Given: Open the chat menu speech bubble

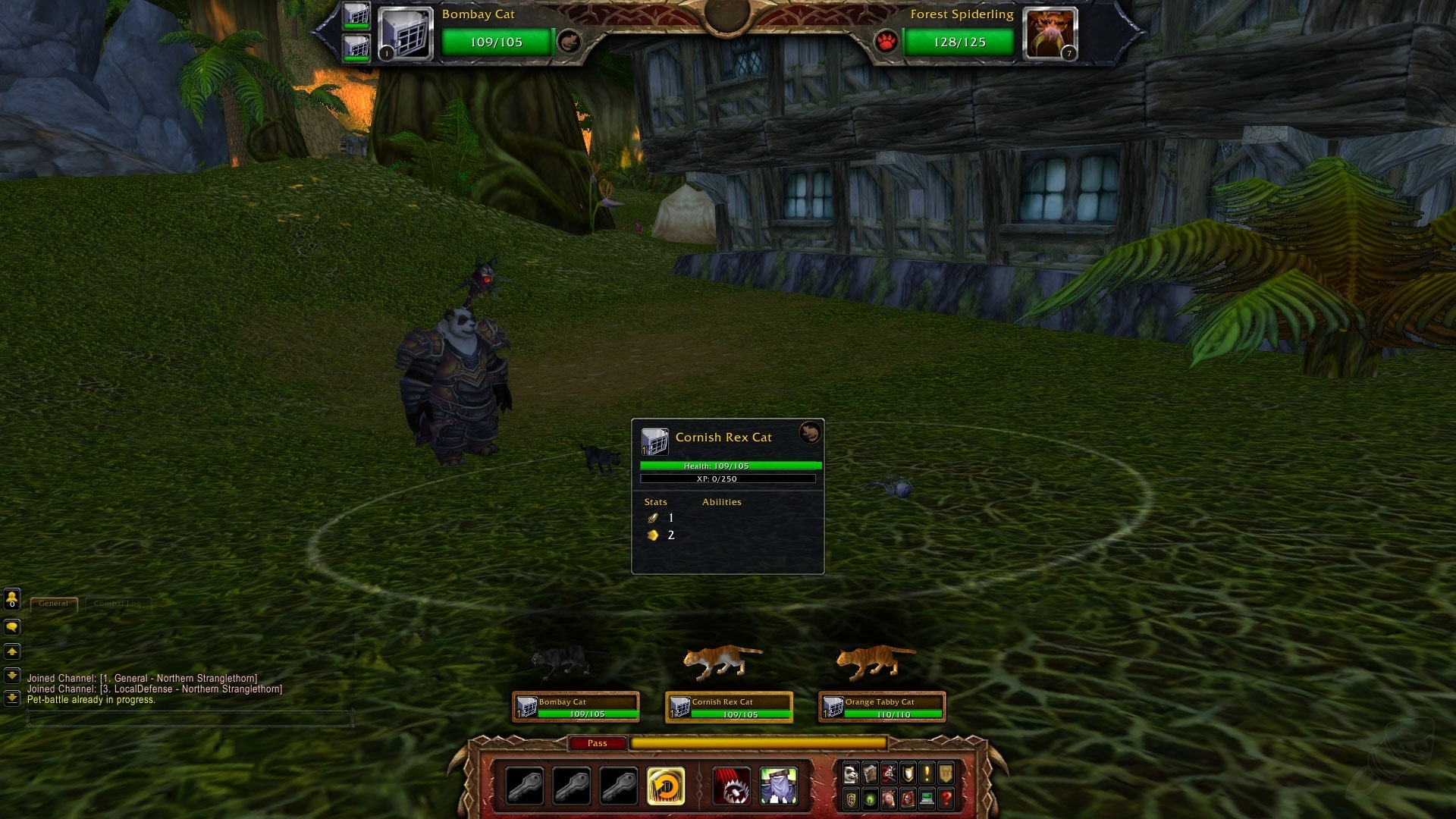Looking at the screenshot, I should (x=11, y=626).
